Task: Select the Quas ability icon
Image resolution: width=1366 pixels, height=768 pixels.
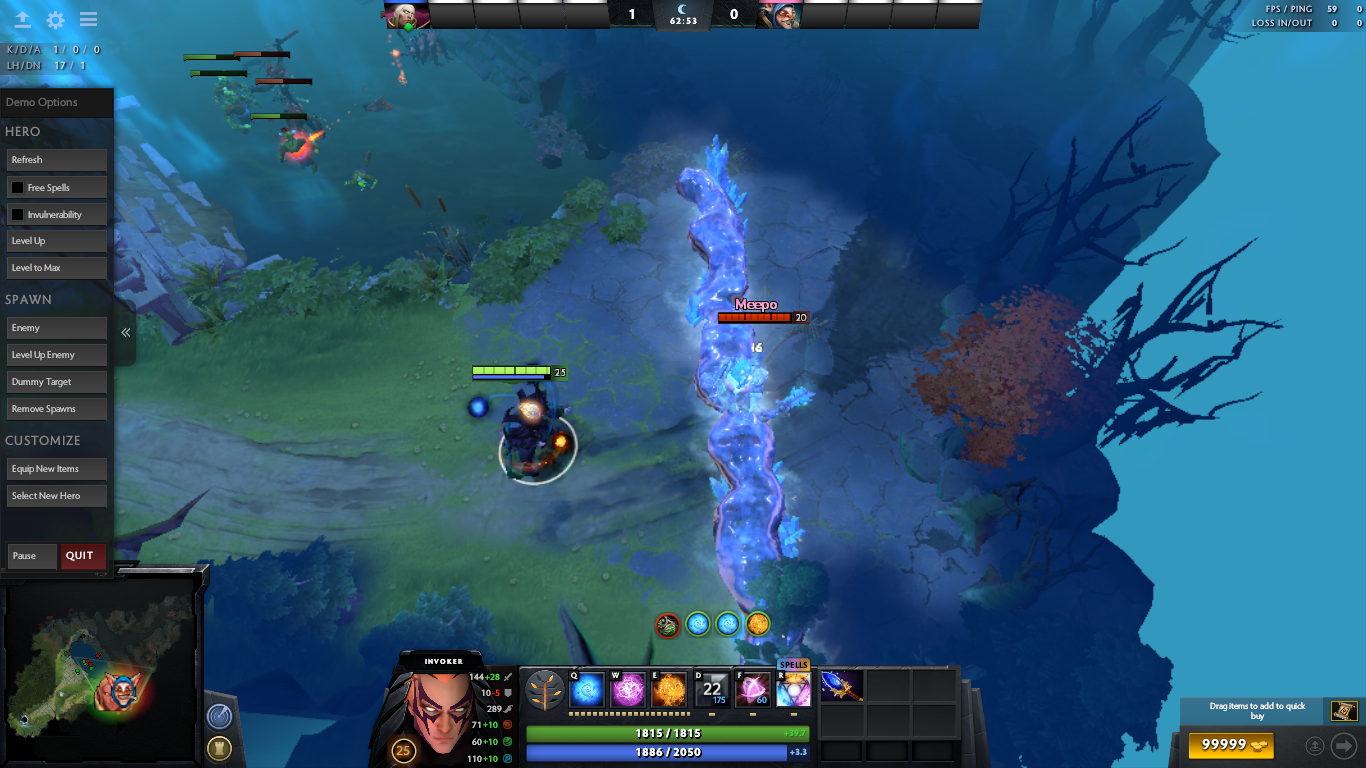Action: pos(585,690)
